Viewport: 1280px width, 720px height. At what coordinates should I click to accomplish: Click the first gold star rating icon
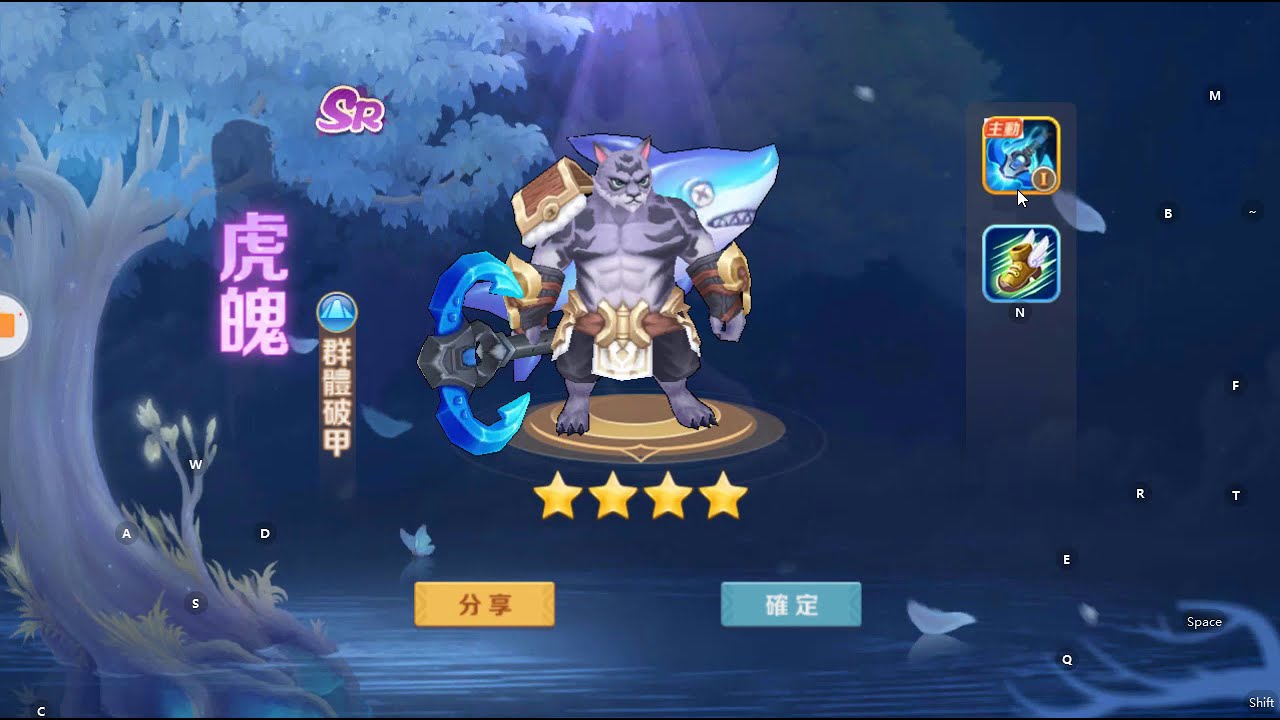[x=558, y=493]
